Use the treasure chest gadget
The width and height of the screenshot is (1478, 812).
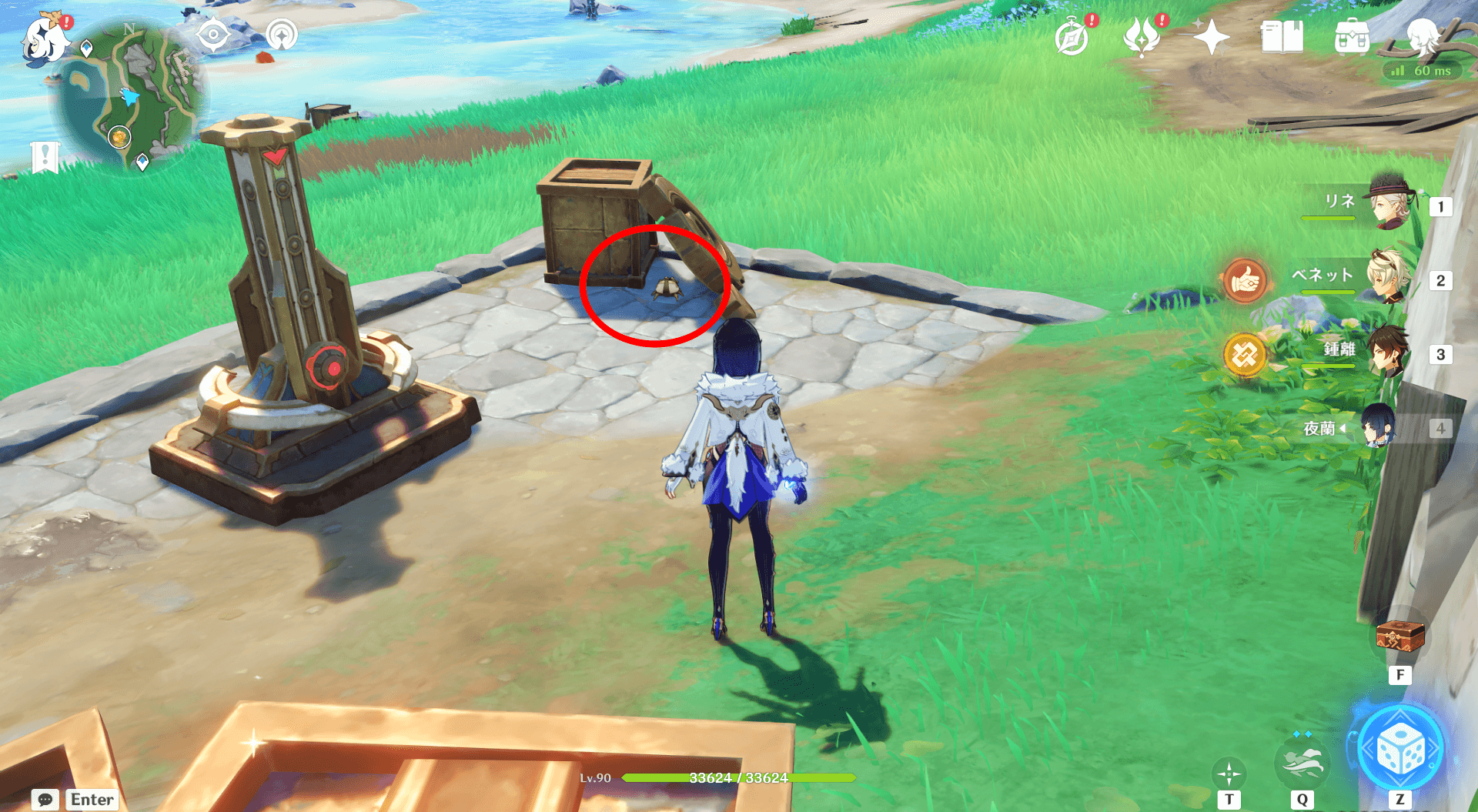click(1399, 638)
